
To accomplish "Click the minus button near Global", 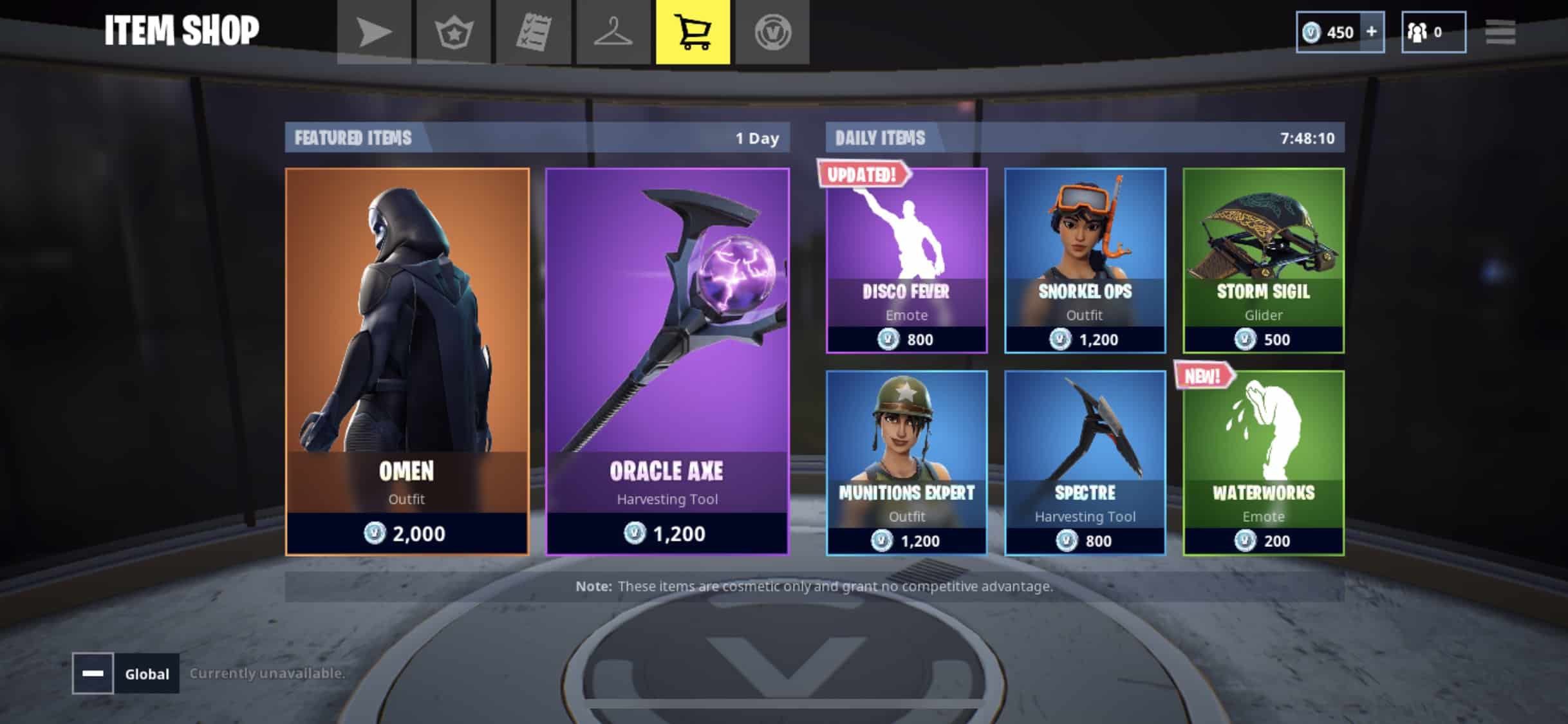I will (x=94, y=674).
